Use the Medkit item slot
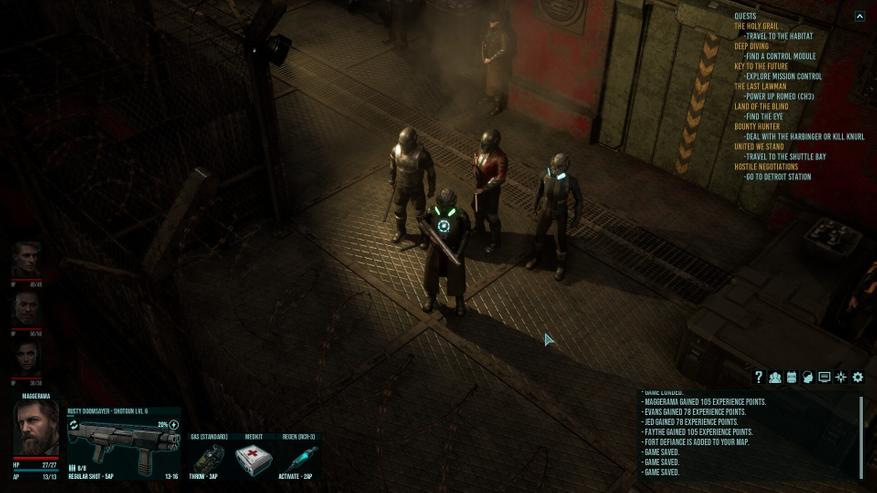Image resolution: width=877 pixels, height=493 pixels. click(x=253, y=459)
